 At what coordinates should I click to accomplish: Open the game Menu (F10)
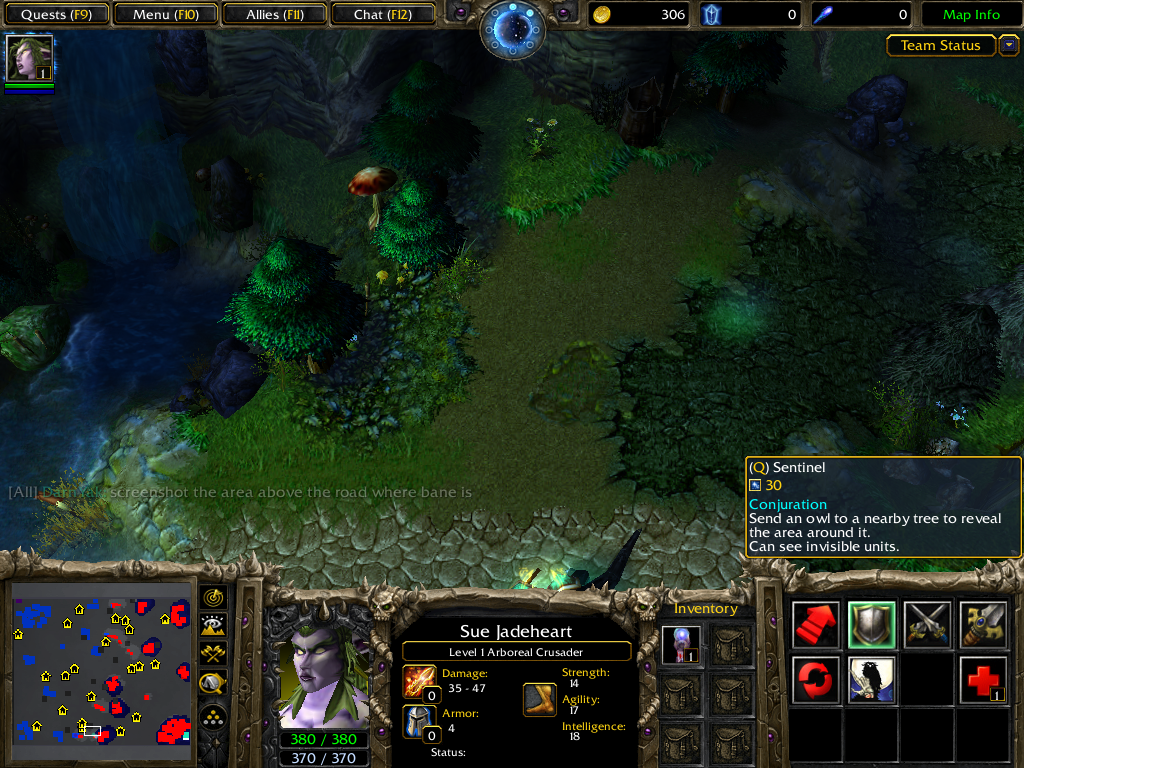(x=165, y=15)
